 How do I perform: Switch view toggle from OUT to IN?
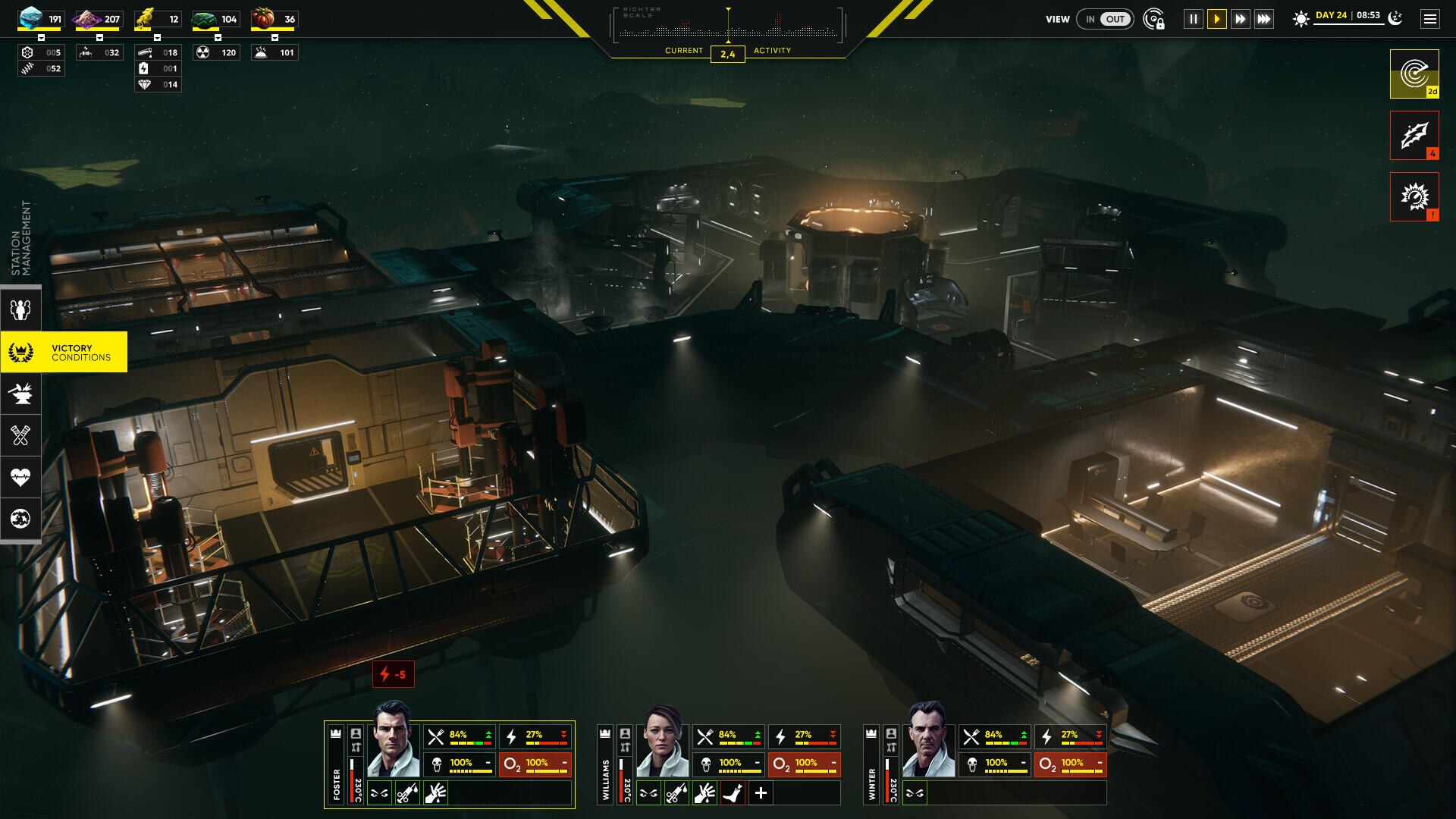point(1092,19)
